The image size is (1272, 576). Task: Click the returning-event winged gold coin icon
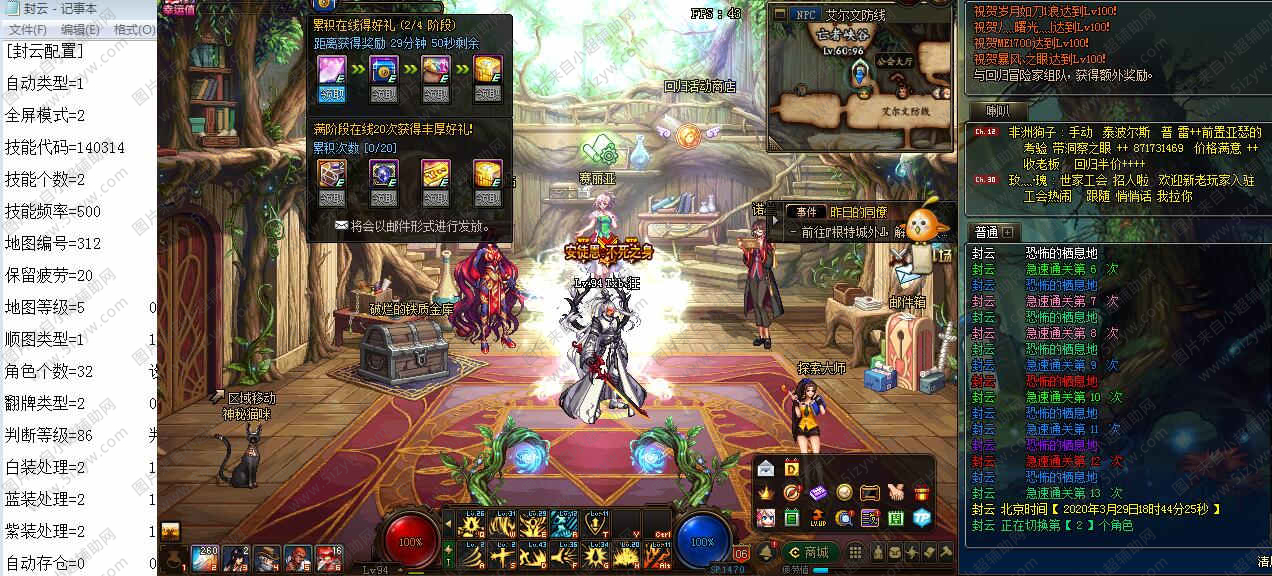(x=687, y=135)
